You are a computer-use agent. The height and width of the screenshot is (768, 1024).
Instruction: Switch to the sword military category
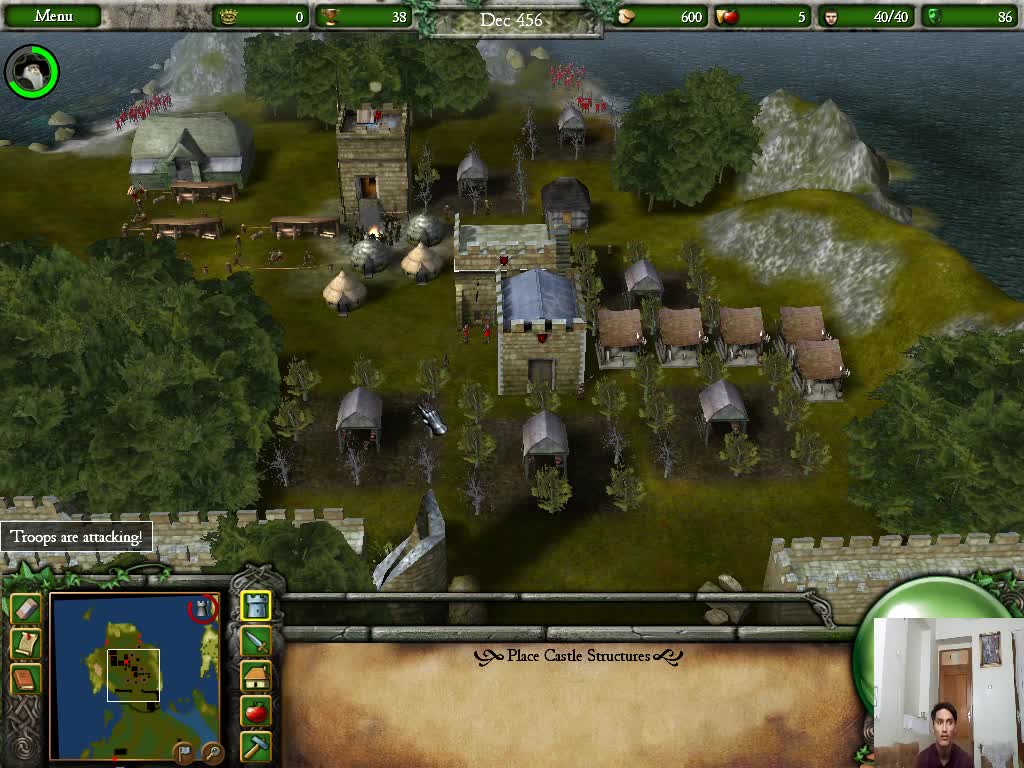(x=256, y=641)
